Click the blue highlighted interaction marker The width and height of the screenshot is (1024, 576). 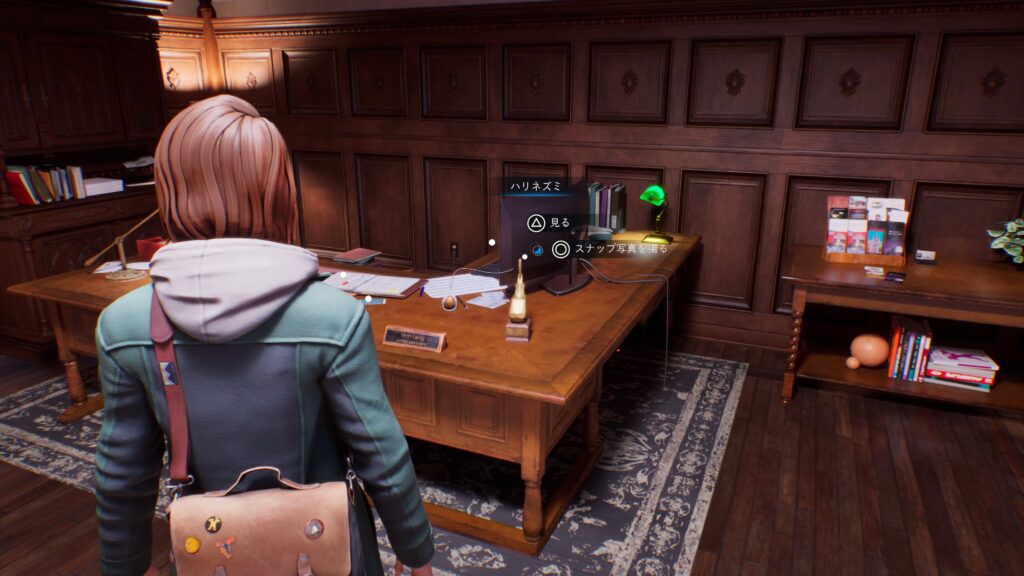[537, 250]
